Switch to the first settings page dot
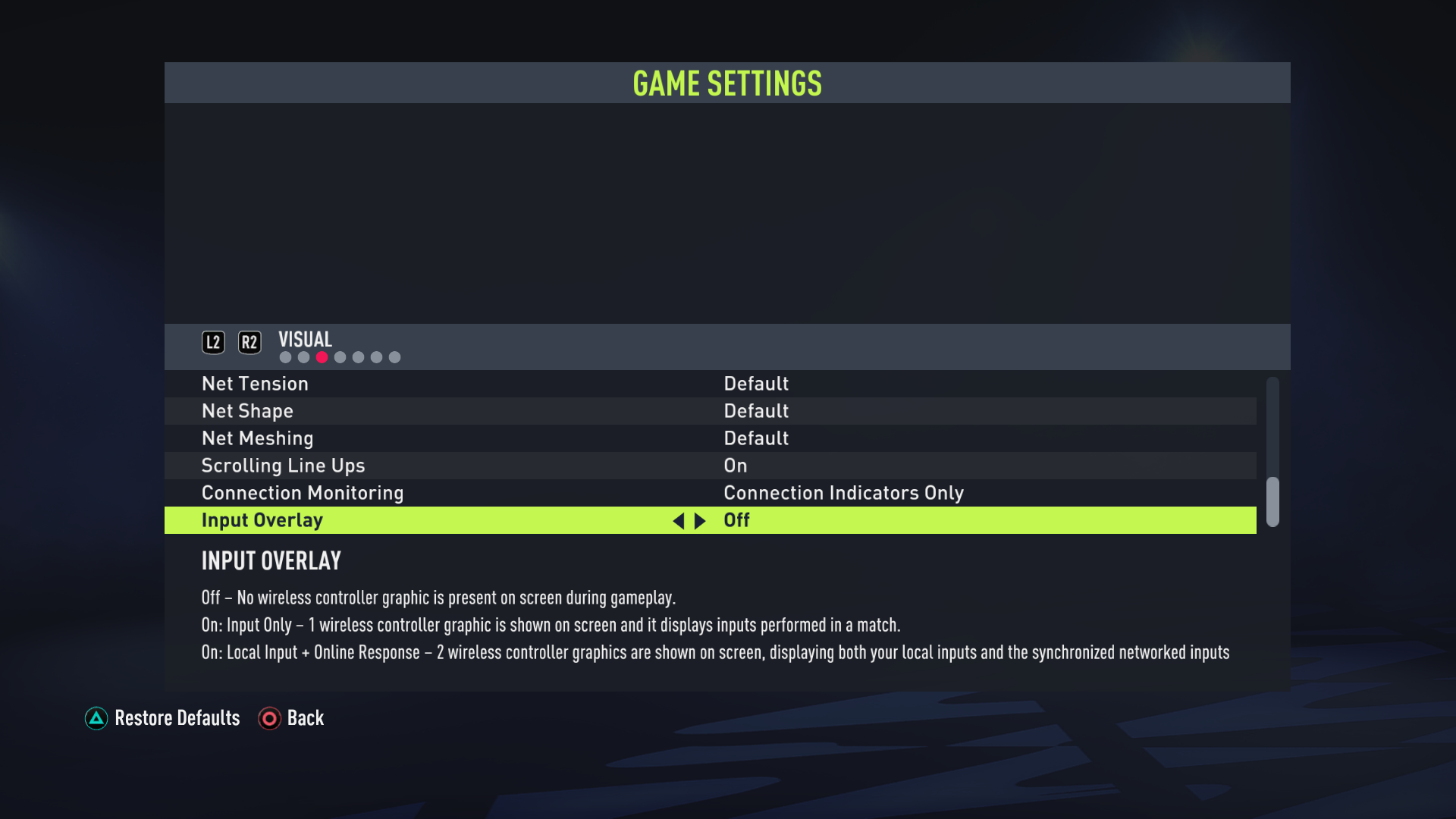The height and width of the screenshot is (819, 1456). coord(285,357)
